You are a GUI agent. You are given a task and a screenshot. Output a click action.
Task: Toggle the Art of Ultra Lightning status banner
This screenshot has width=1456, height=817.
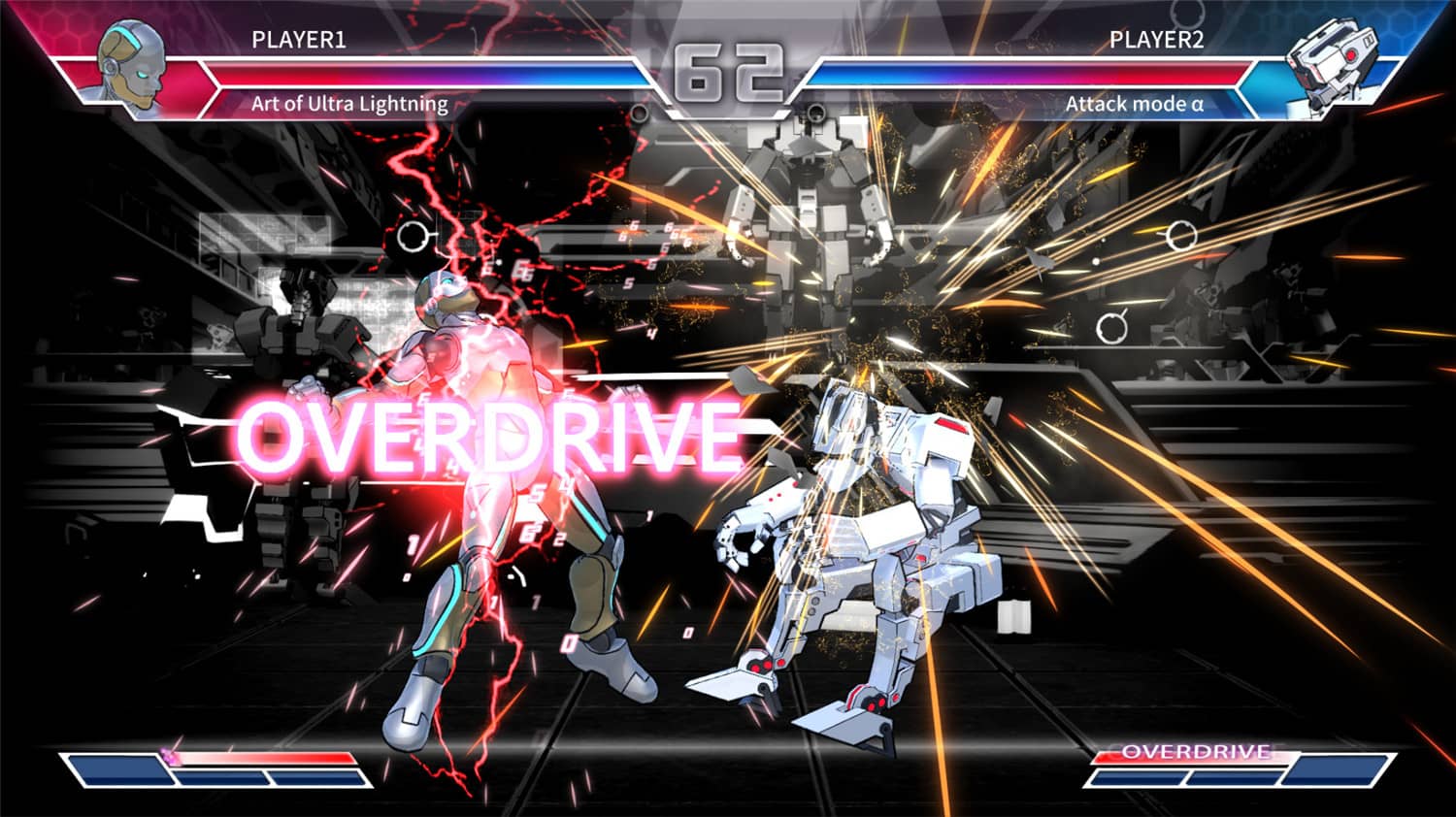tap(349, 102)
